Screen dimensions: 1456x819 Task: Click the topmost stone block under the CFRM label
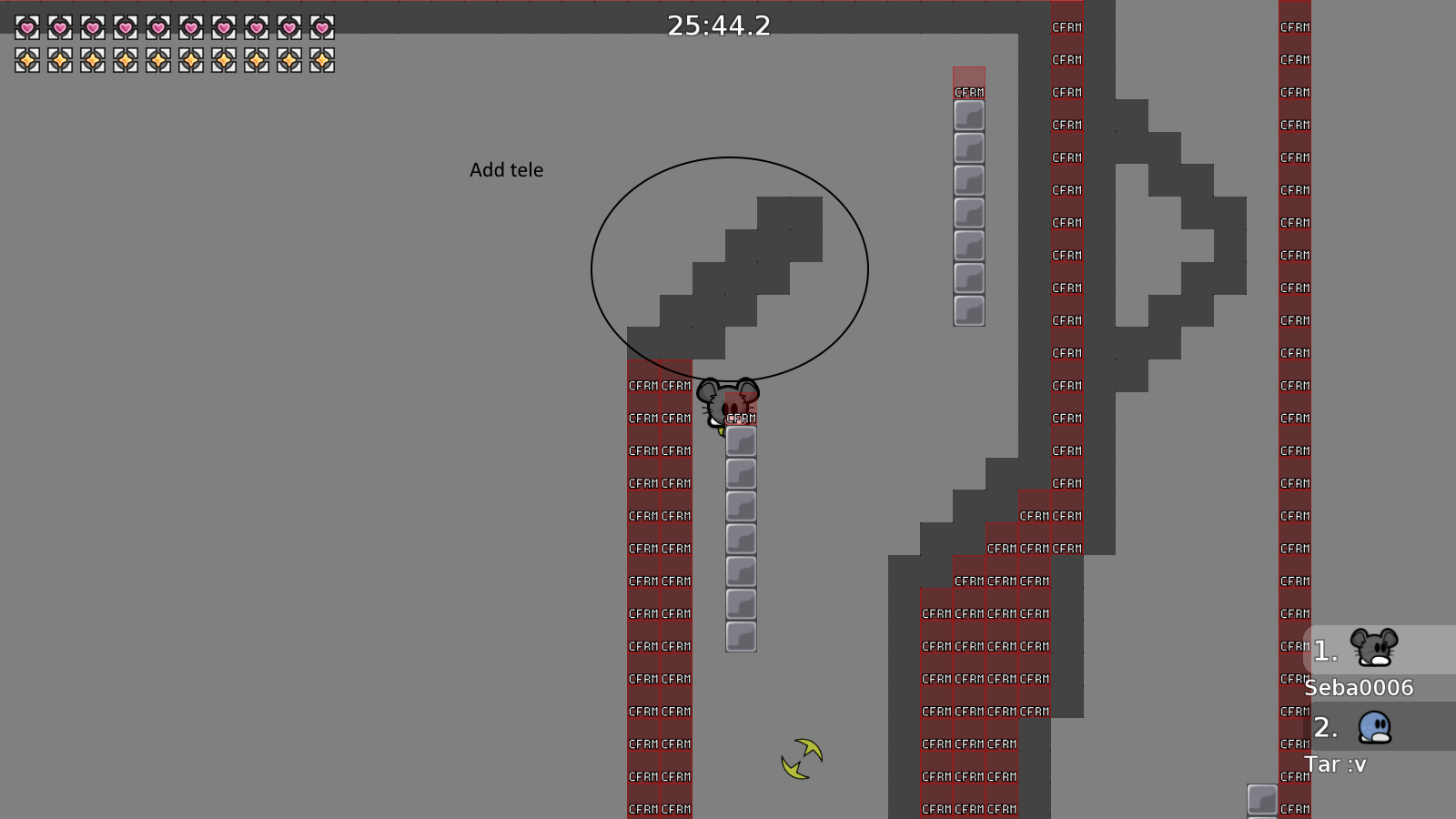click(741, 440)
